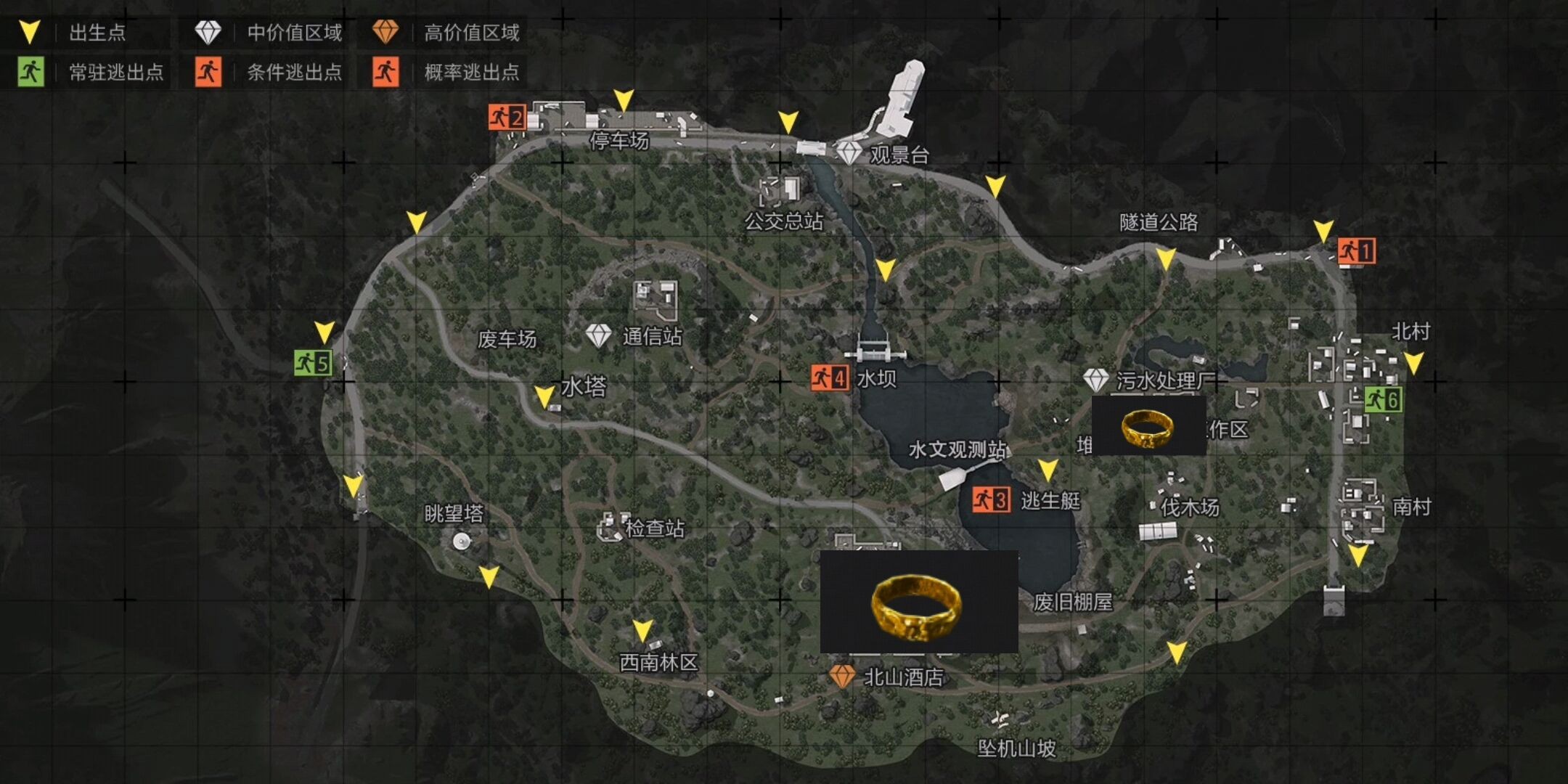Select extraction point 4 at 水坝
The image size is (1568, 784).
[830, 377]
